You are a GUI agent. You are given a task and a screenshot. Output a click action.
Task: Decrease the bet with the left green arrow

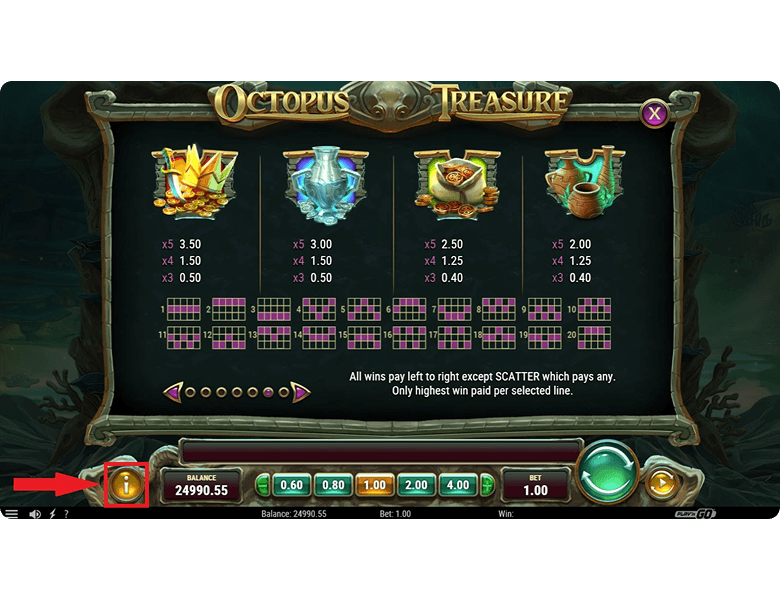coord(263,486)
